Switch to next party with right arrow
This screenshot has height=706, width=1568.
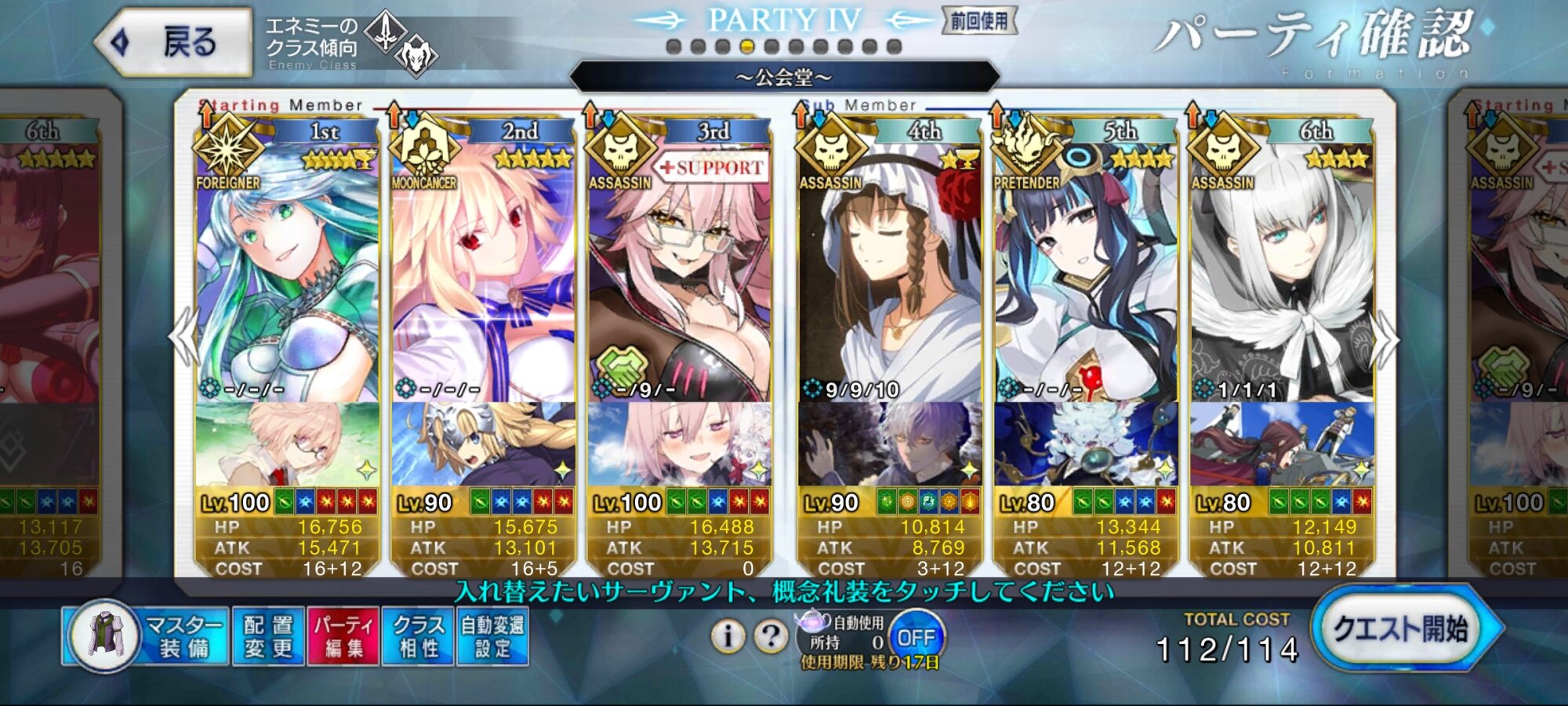pos(1385,339)
